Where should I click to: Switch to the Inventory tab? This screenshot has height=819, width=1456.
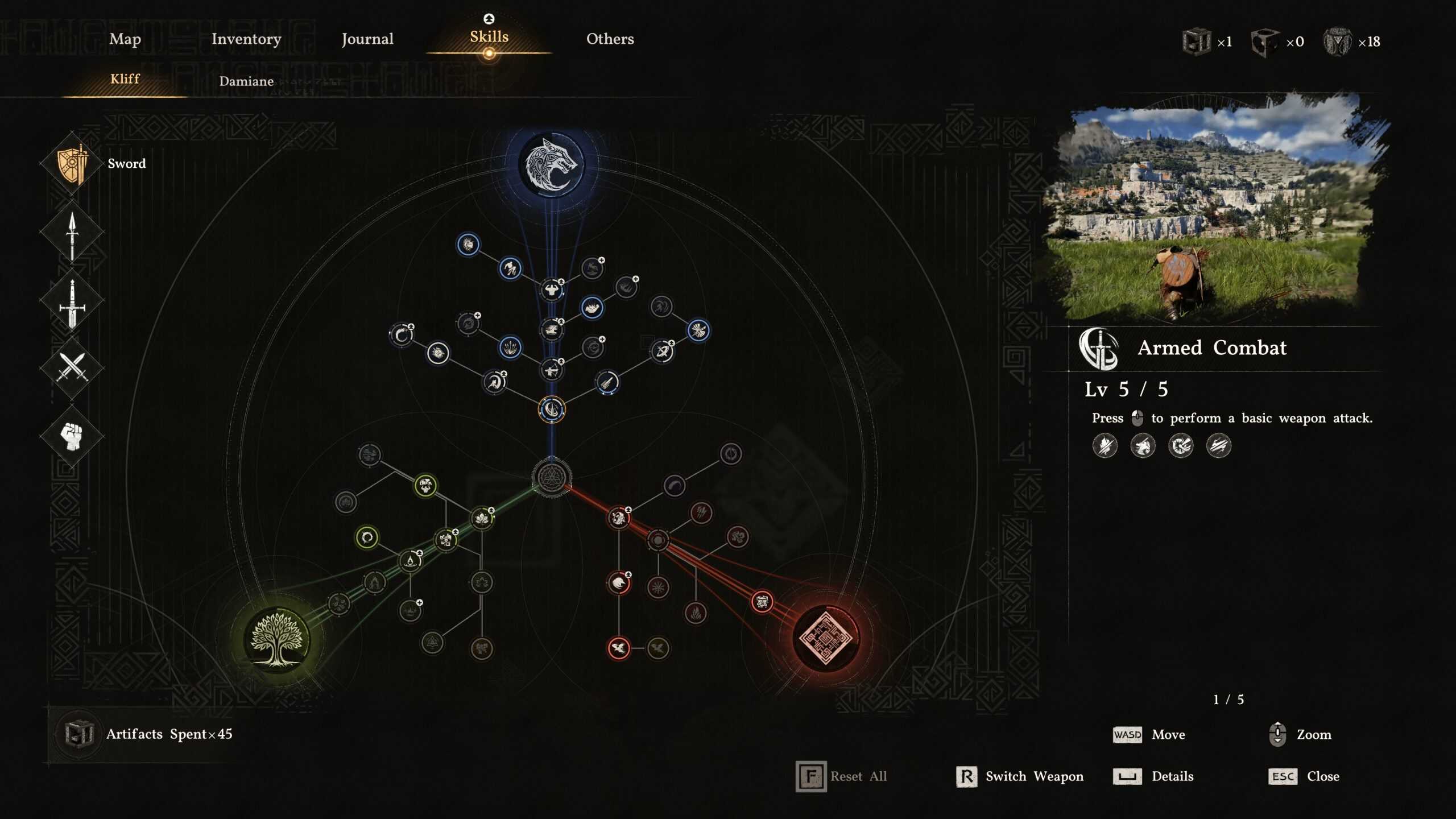[246, 39]
